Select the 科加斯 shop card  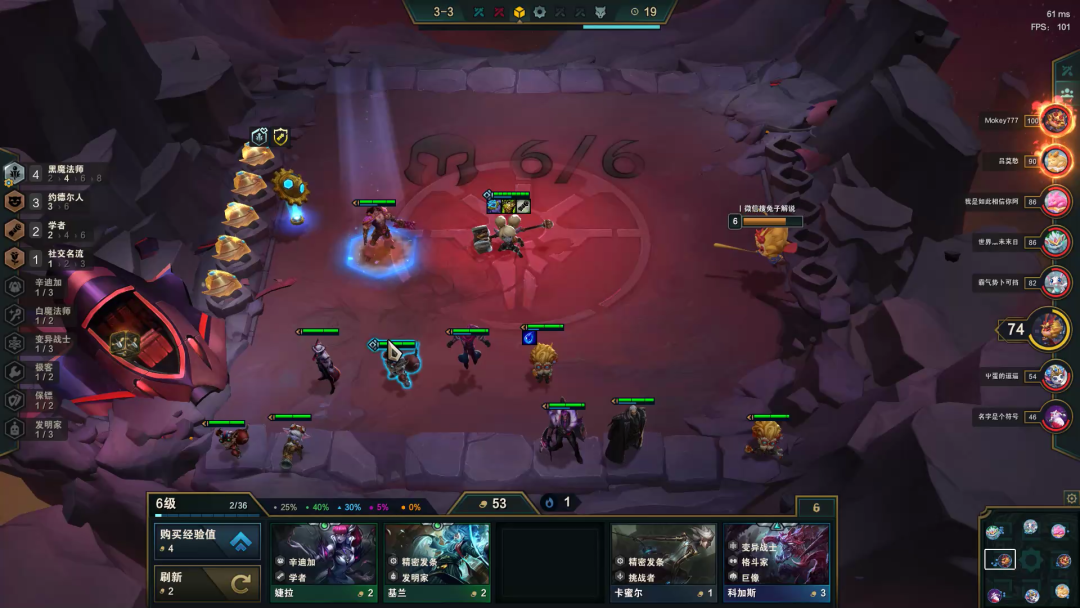(777, 561)
